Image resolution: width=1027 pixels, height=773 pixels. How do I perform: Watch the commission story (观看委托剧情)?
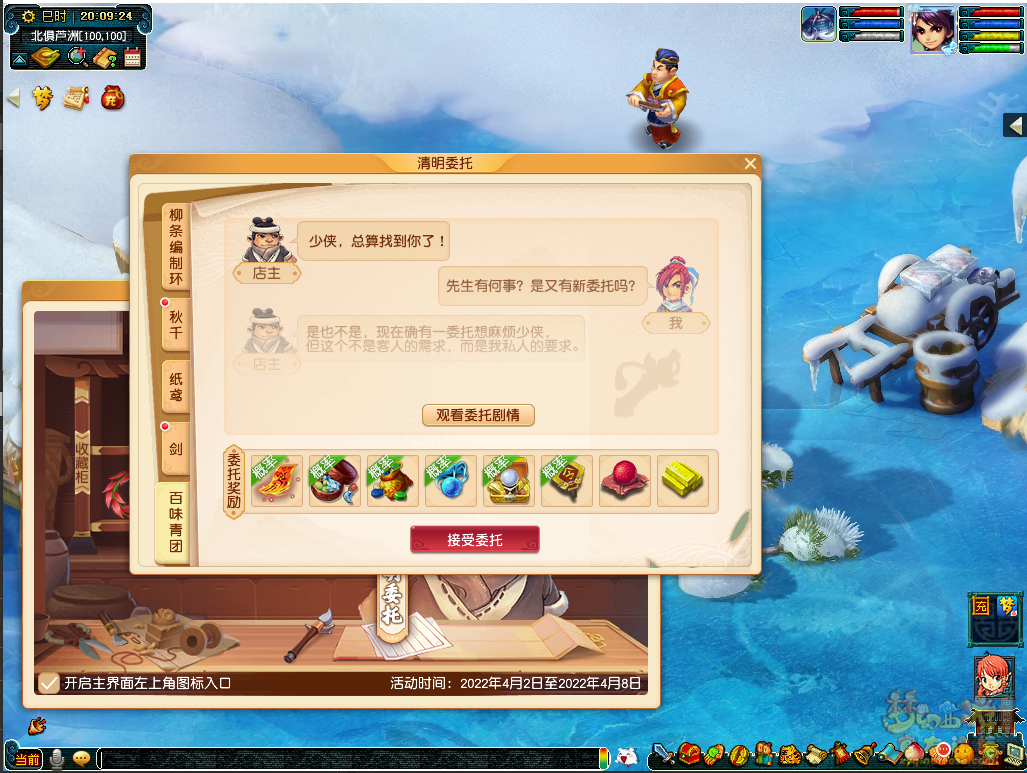coord(478,415)
